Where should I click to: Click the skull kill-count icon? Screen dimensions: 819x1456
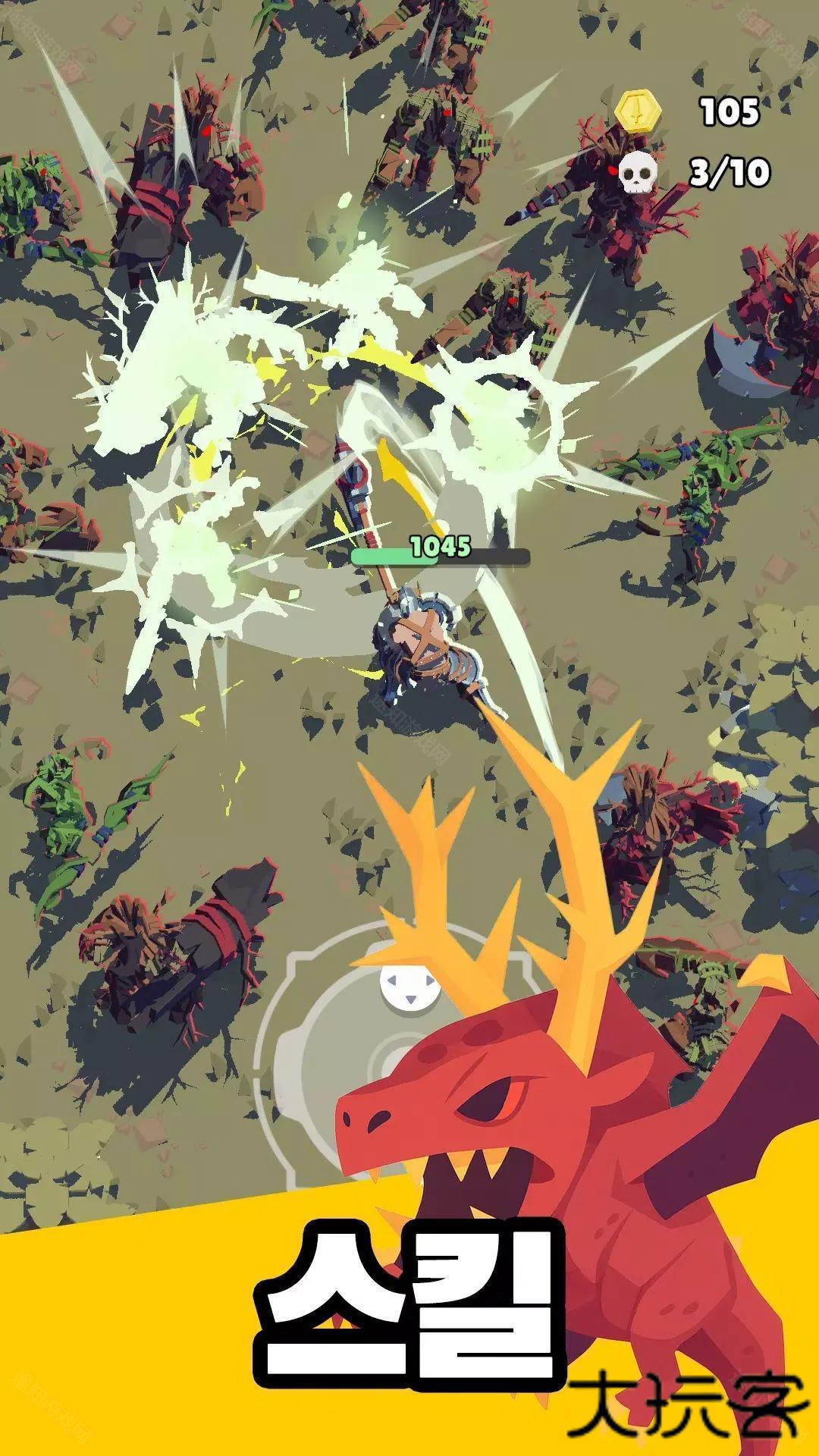(x=636, y=174)
